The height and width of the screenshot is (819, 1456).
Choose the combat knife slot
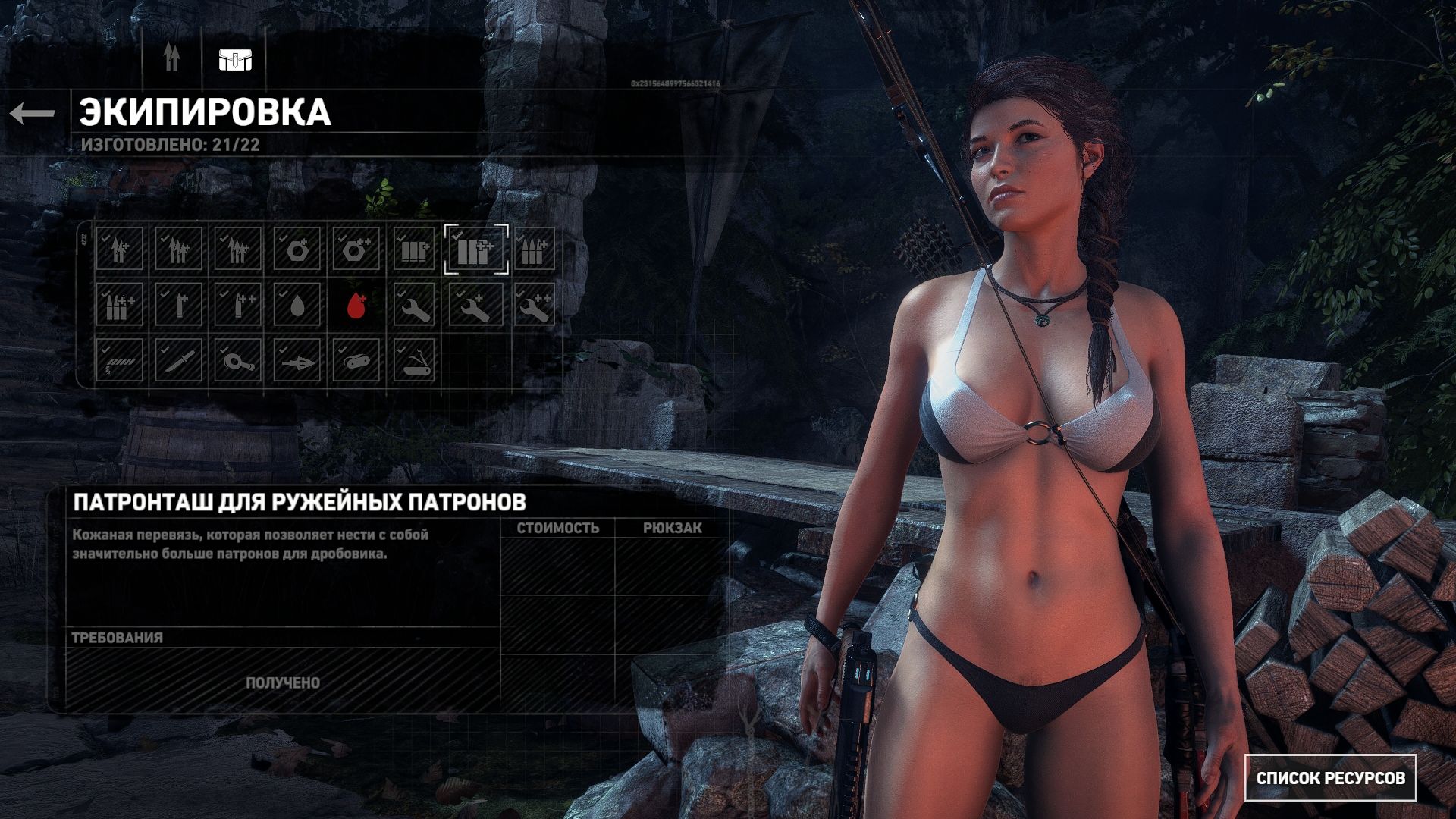[178, 360]
